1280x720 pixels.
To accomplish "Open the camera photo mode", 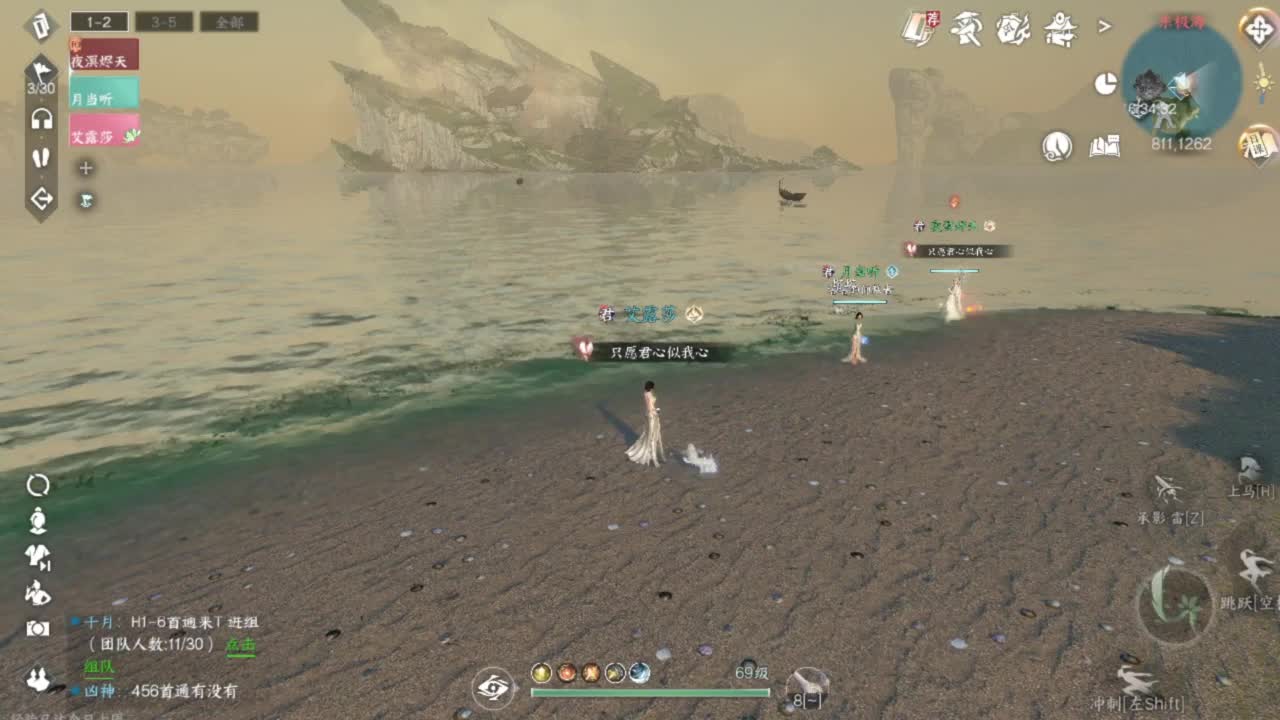I will [x=38, y=628].
